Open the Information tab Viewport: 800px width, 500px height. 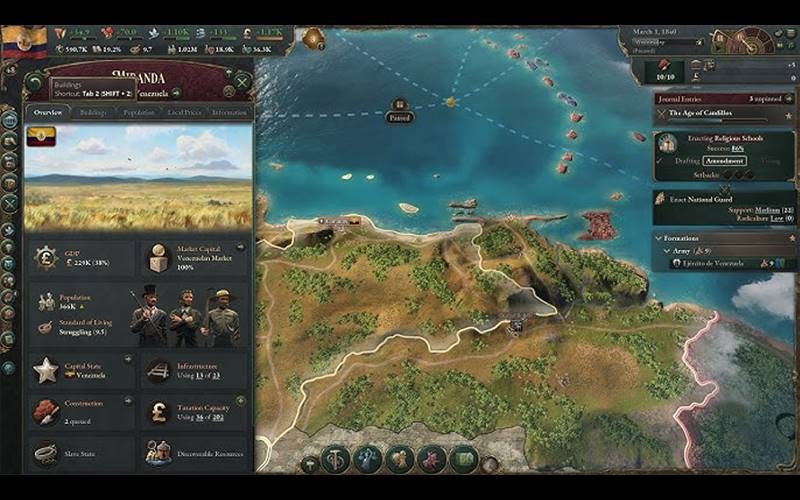230,113
